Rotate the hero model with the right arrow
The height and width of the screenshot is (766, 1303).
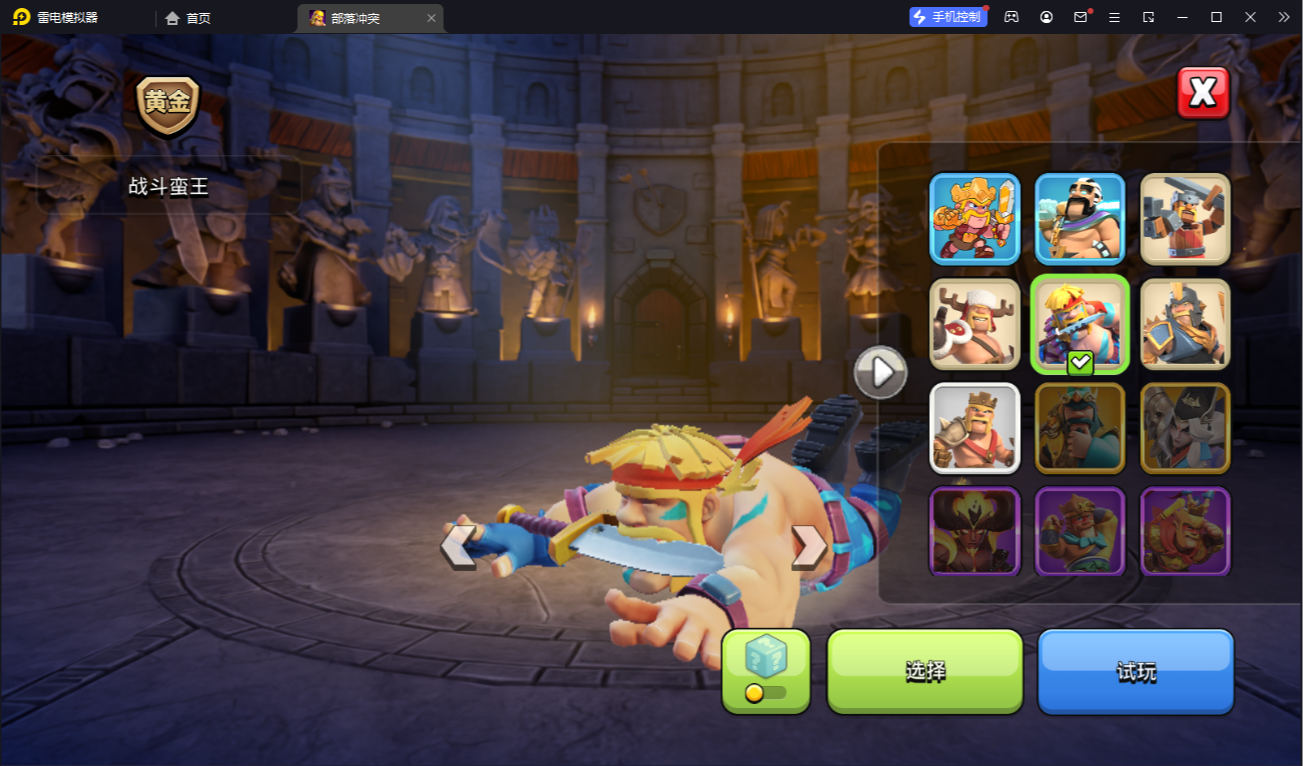point(808,546)
